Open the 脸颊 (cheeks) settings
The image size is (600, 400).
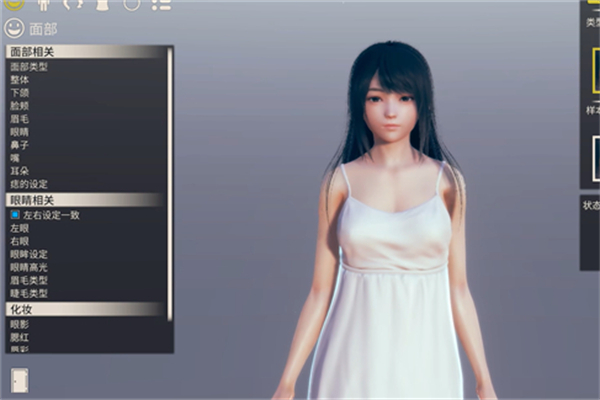20,106
